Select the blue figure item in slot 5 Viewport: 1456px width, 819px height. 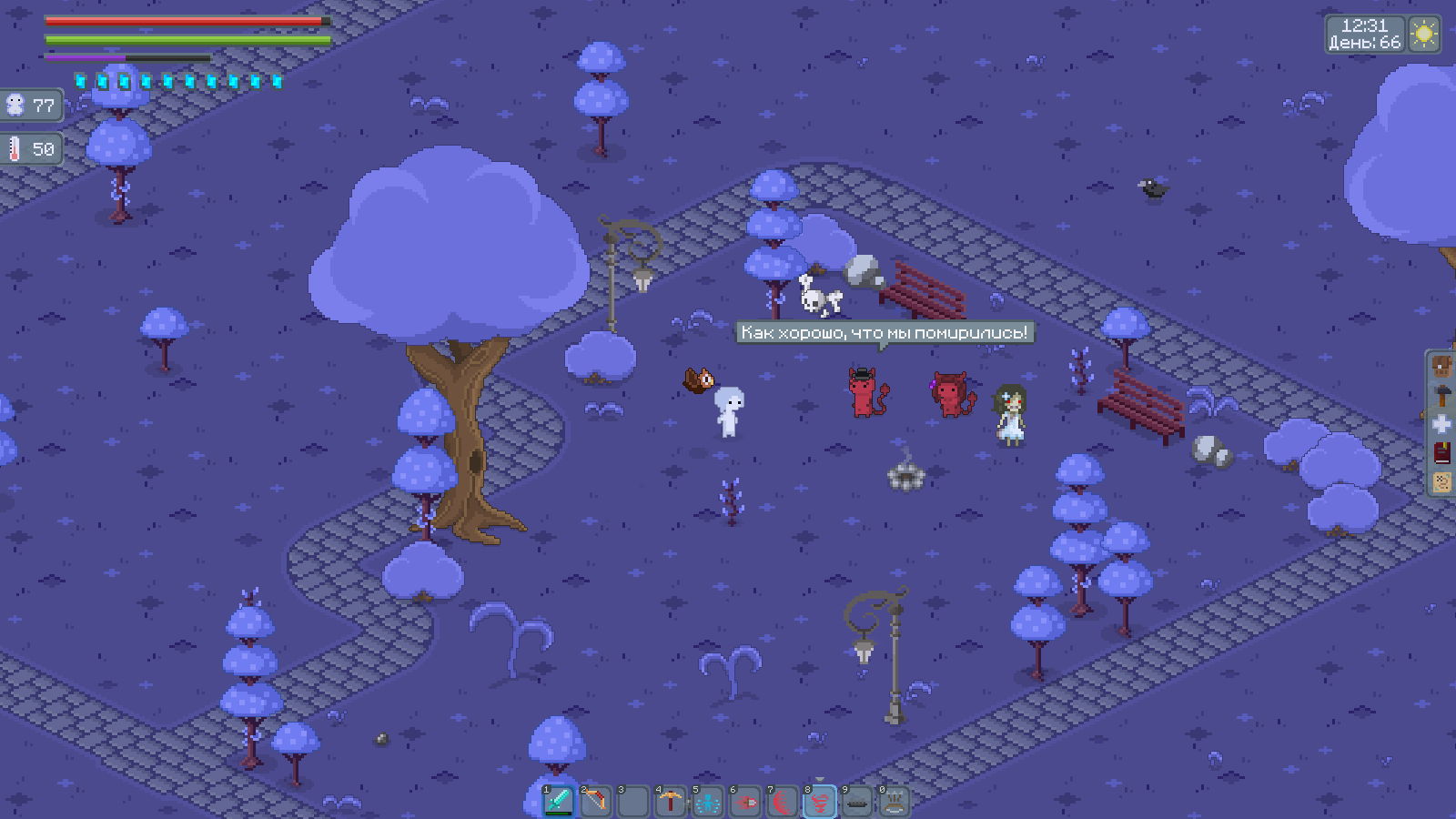[708, 802]
